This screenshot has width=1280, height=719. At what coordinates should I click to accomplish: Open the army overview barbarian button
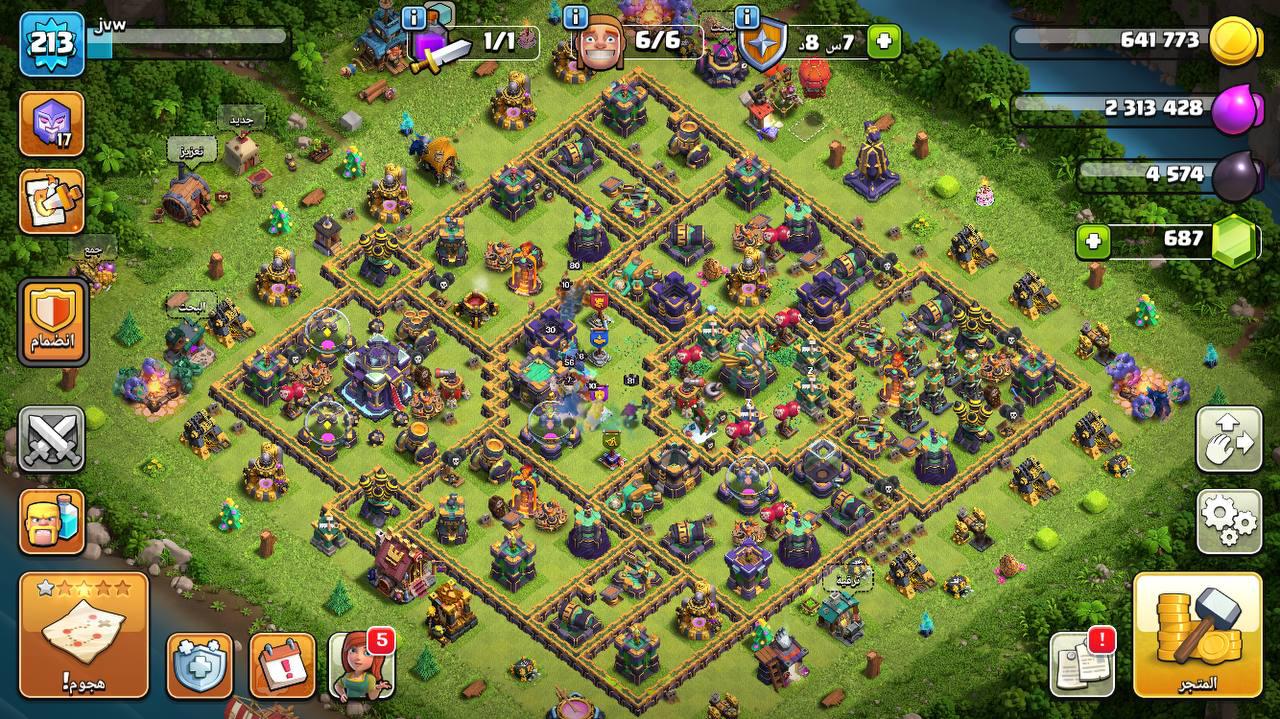(51, 521)
